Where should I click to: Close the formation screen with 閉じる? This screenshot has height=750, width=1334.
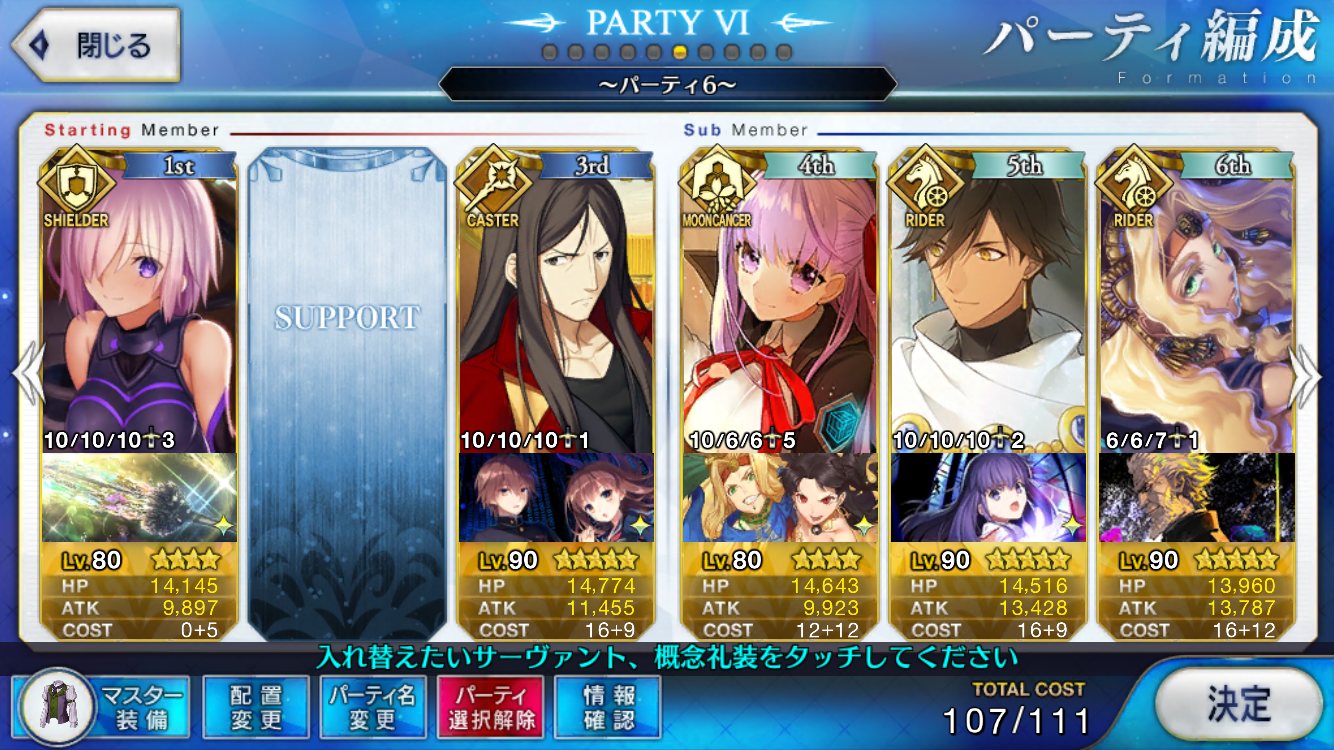(x=96, y=46)
